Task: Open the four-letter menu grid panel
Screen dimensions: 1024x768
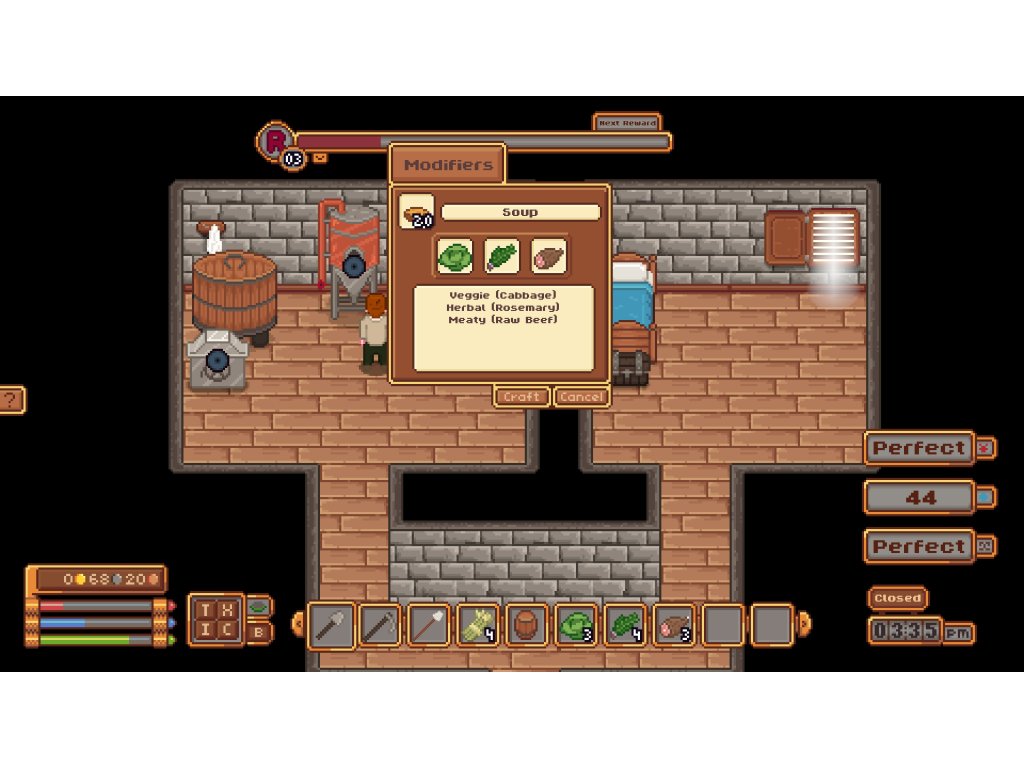Action: (215, 619)
